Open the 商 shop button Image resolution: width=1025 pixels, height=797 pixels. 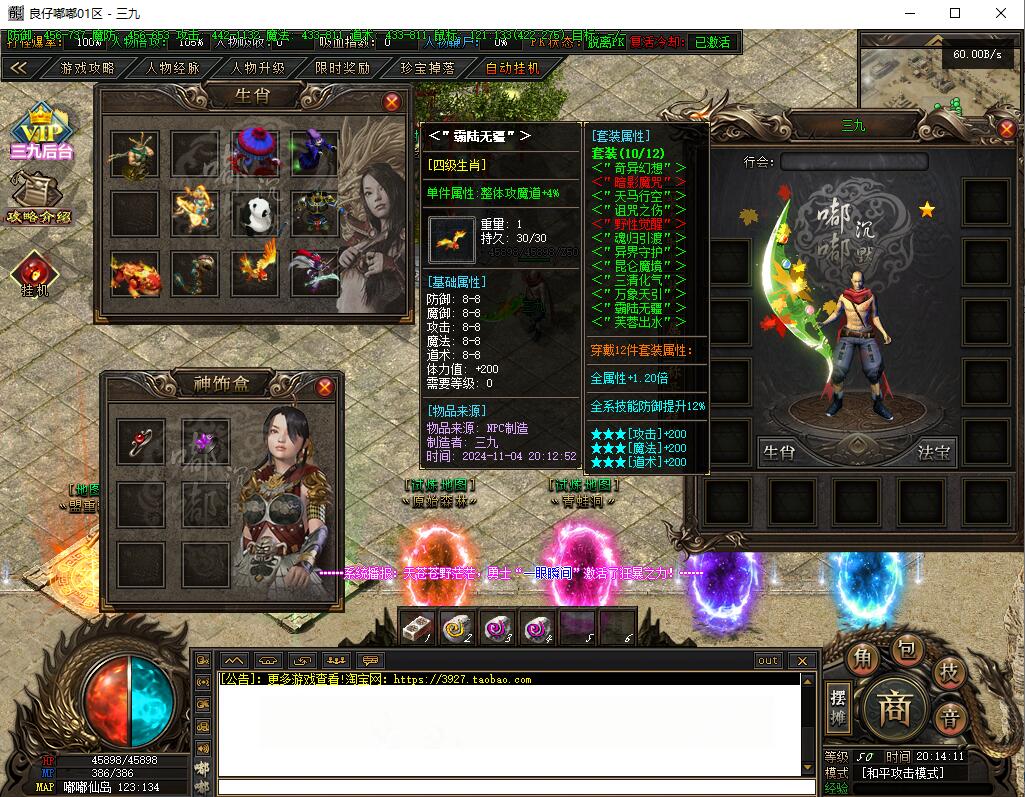pyautogui.click(x=893, y=708)
